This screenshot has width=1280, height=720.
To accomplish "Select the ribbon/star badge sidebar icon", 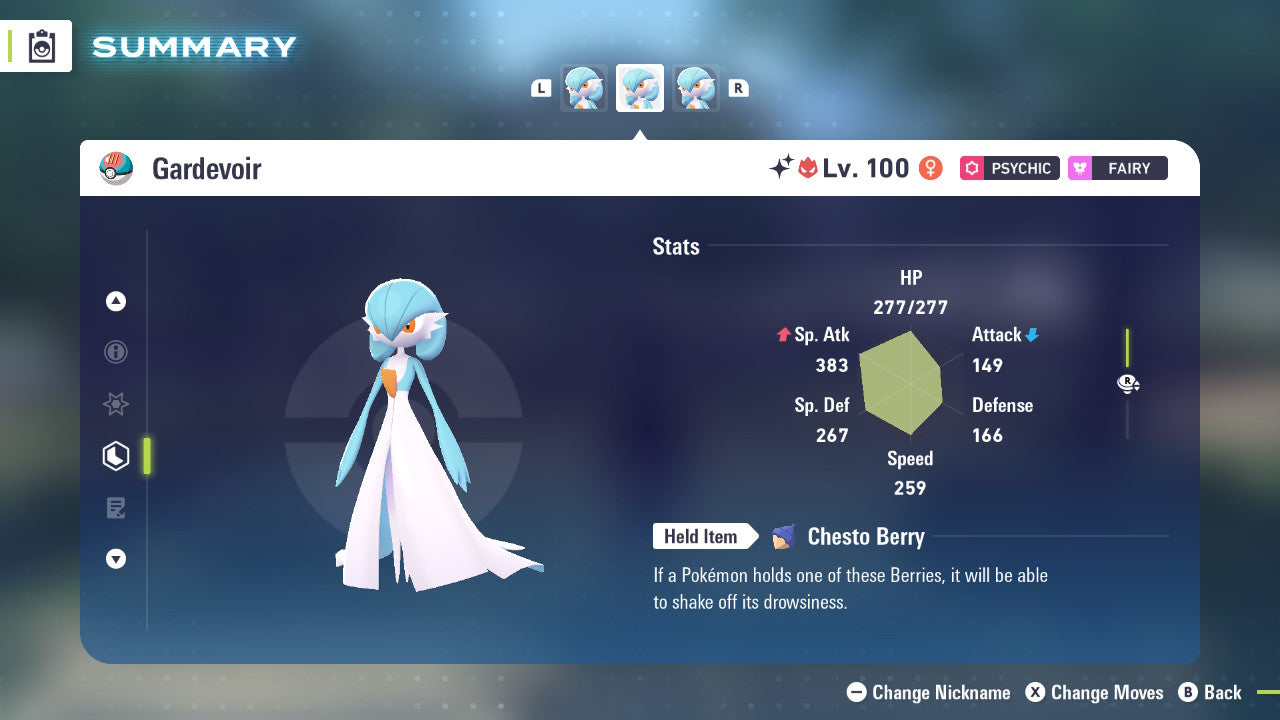I will [x=115, y=404].
